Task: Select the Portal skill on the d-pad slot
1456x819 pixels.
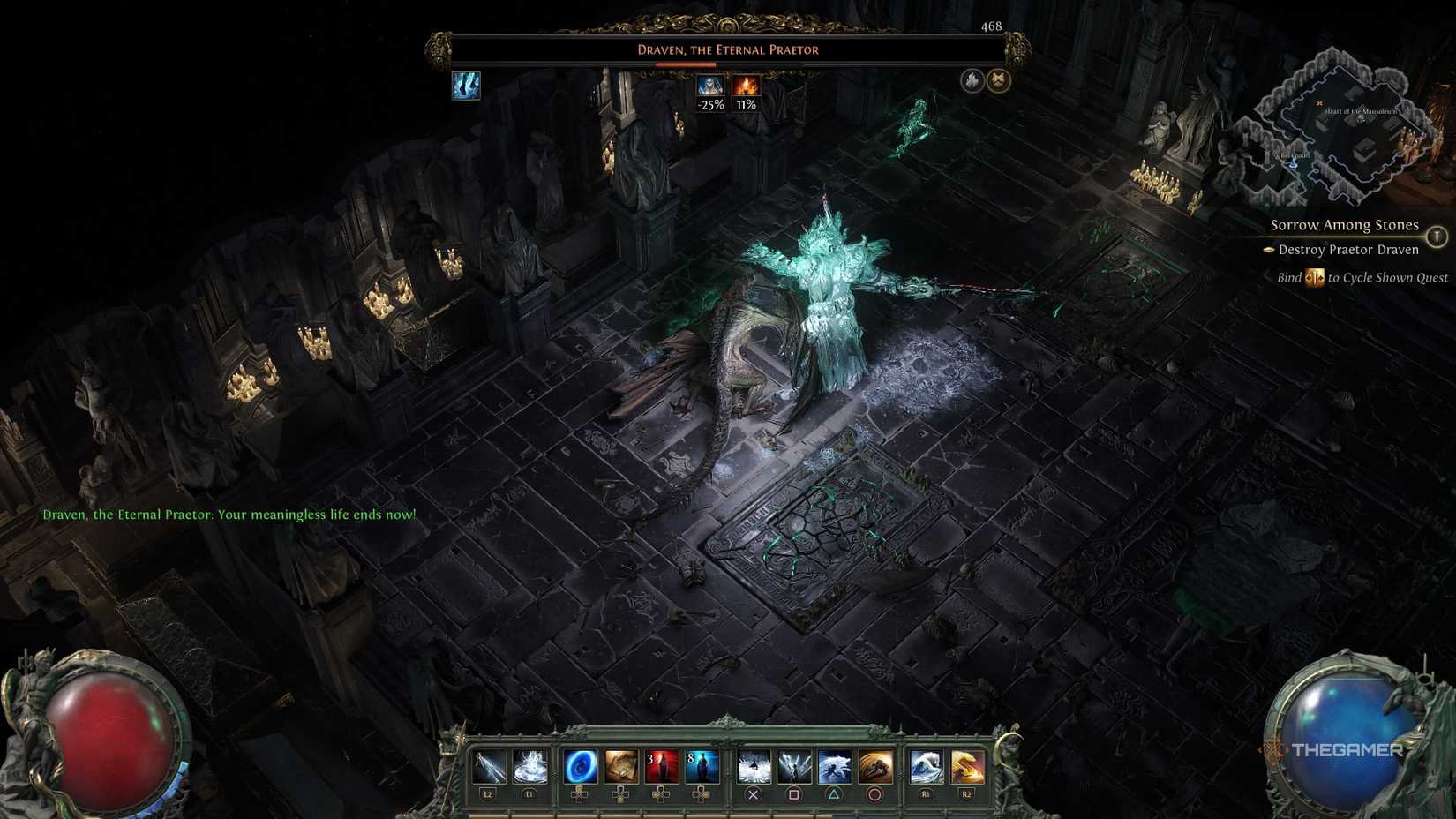Action: coord(581,767)
